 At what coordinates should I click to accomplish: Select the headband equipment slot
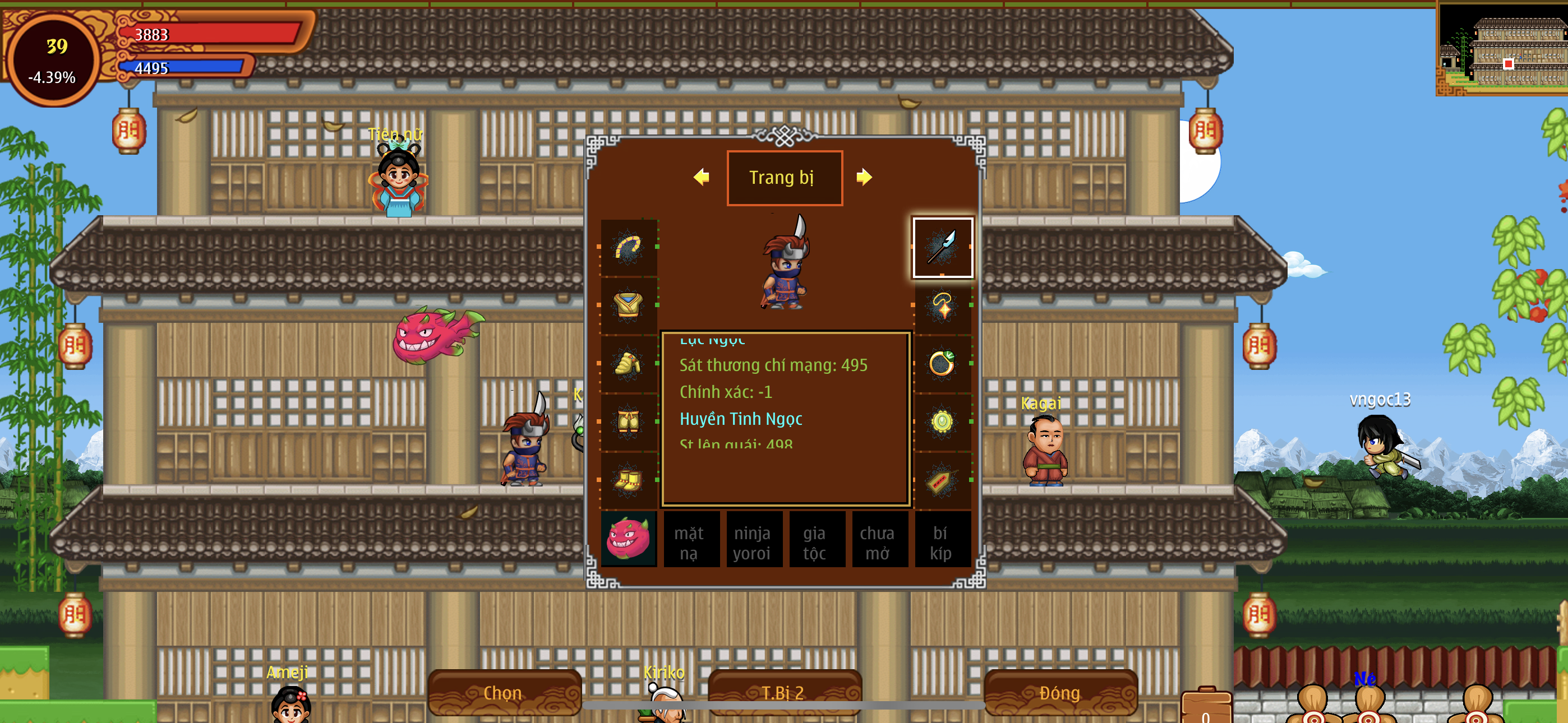[x=628, y=248]
